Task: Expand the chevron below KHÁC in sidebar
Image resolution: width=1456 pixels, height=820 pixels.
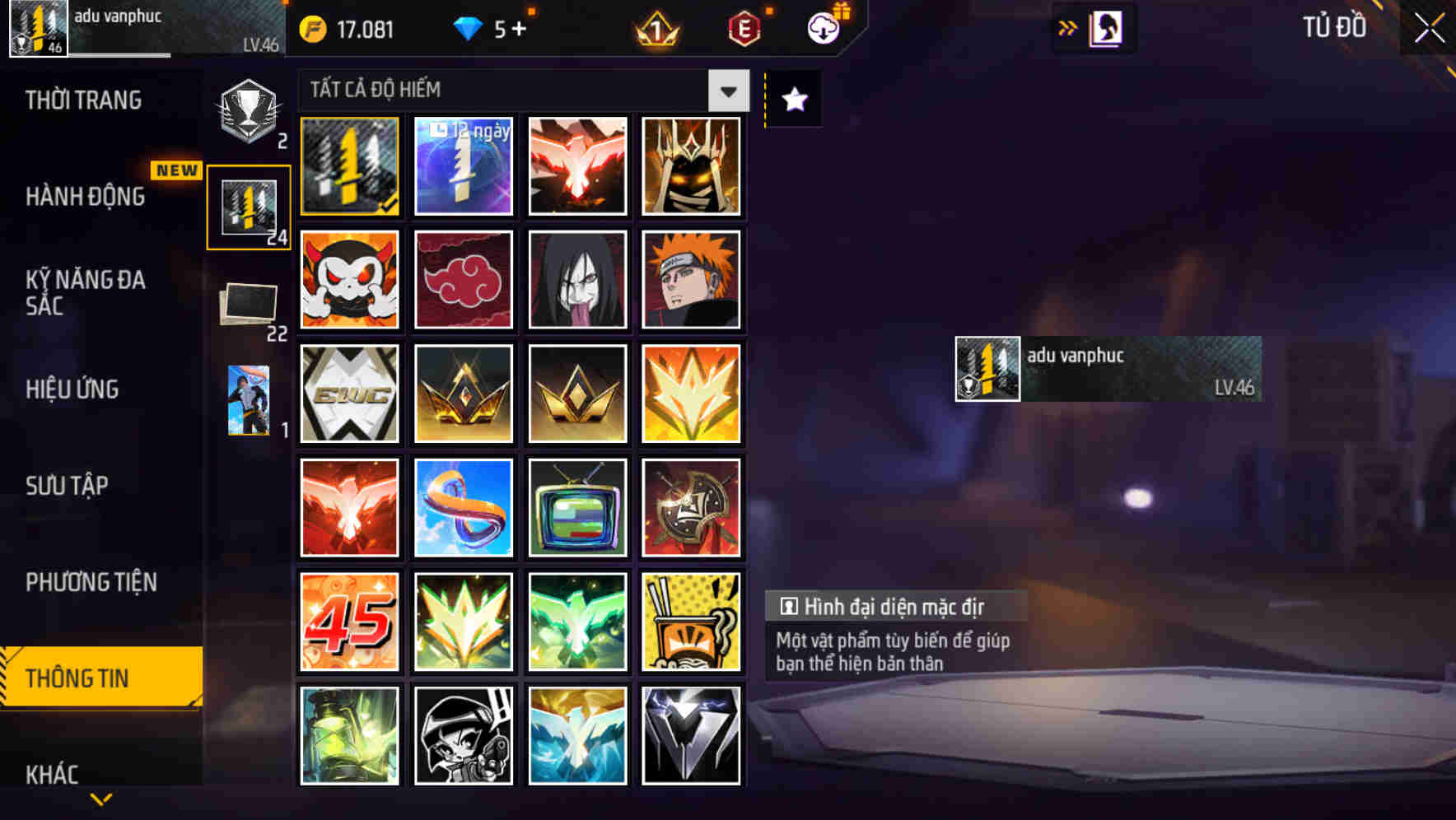Action: pos(100,799)
